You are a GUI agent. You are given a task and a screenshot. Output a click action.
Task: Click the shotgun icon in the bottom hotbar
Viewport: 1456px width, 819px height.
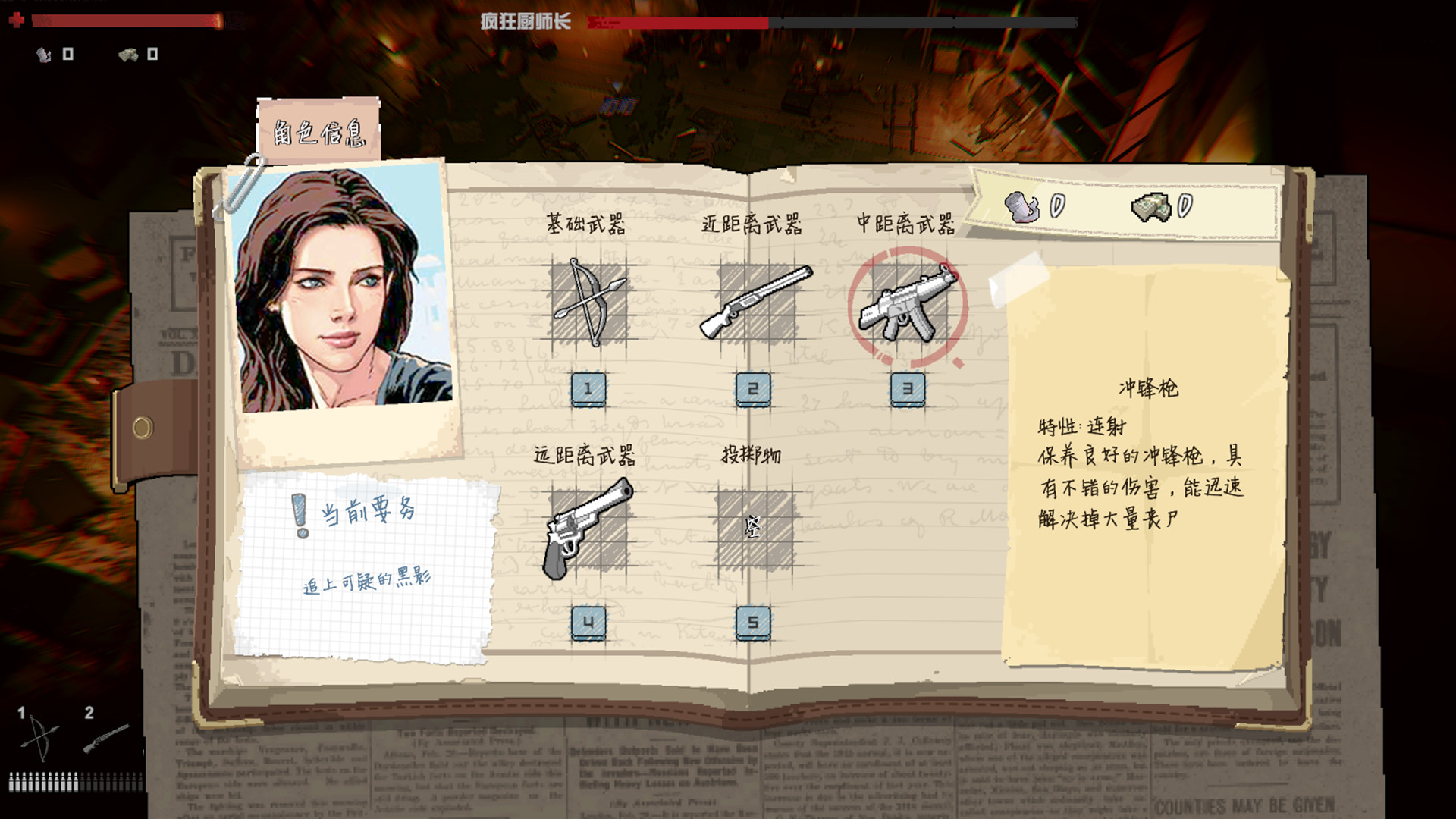[105, 737]
